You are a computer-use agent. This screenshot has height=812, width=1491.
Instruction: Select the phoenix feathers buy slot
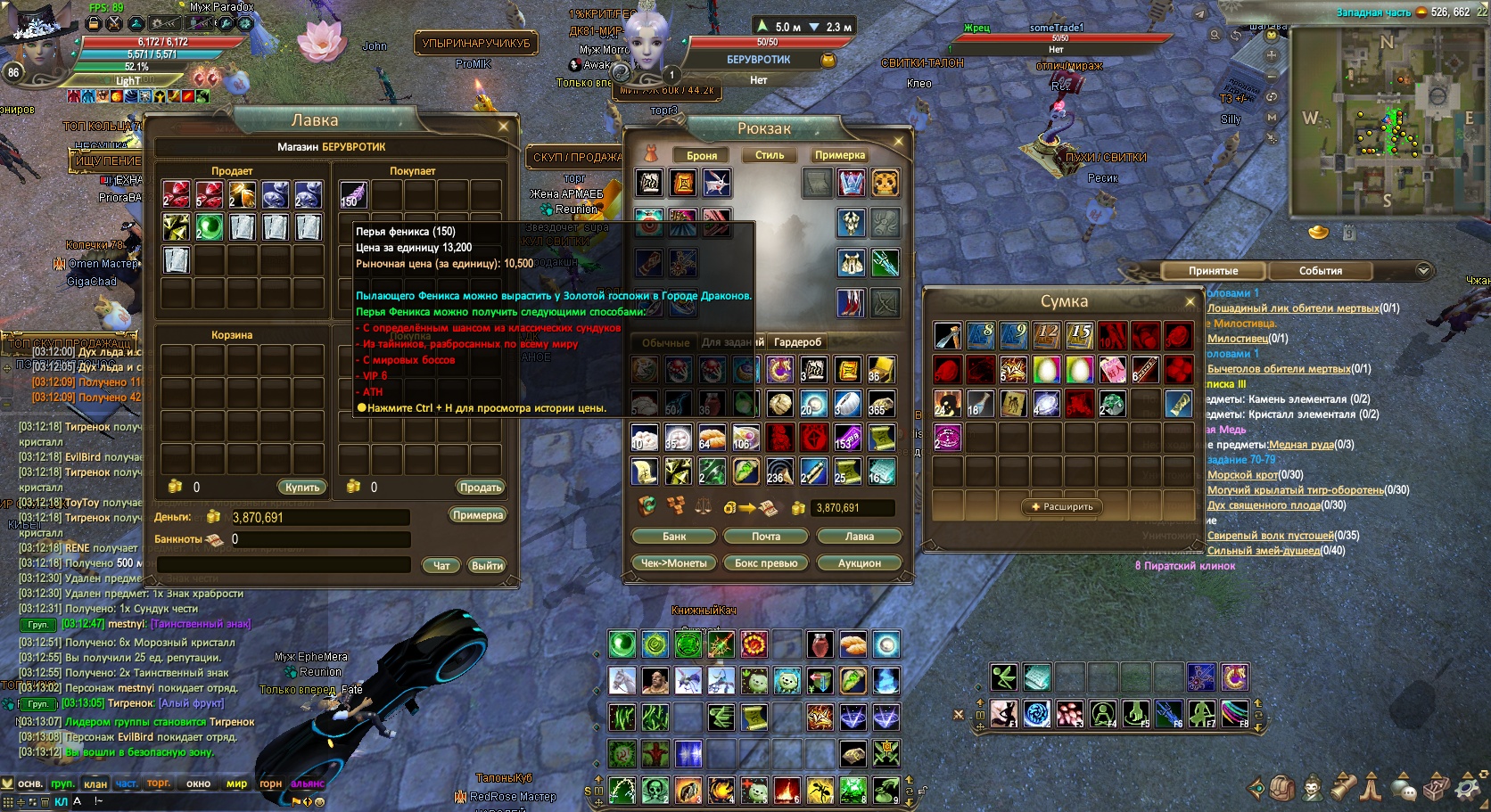pos(353,194)
